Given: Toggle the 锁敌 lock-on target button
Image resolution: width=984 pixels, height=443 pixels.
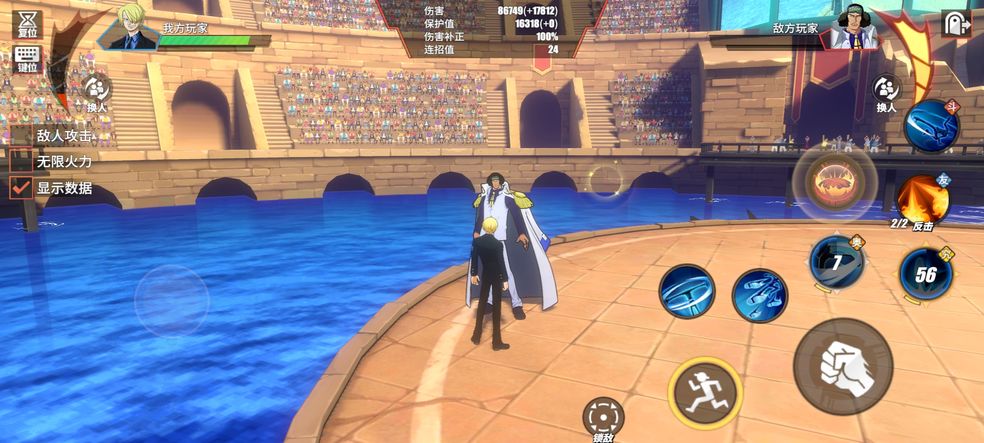Looking at the screenshot, I should click(x=603, y=416).
